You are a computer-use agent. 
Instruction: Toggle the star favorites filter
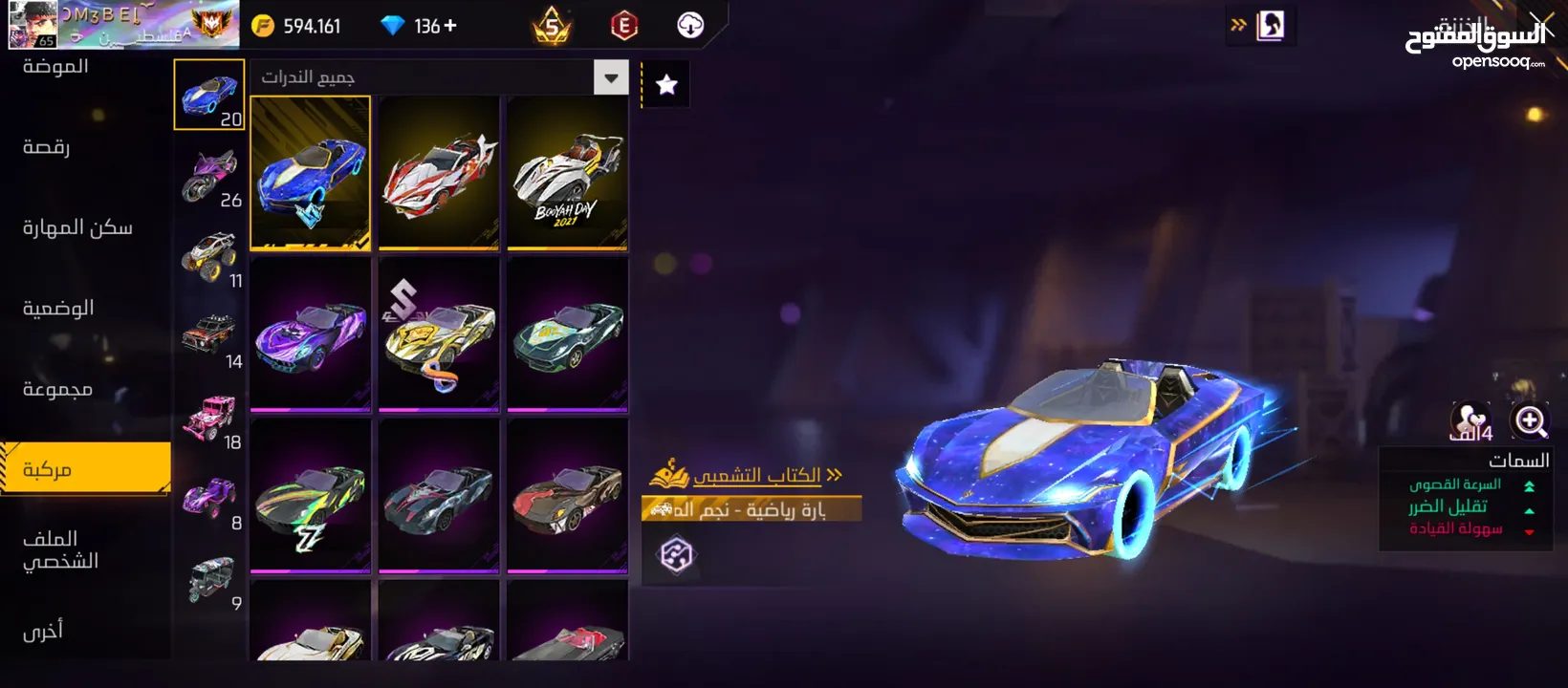pos(666,85)
